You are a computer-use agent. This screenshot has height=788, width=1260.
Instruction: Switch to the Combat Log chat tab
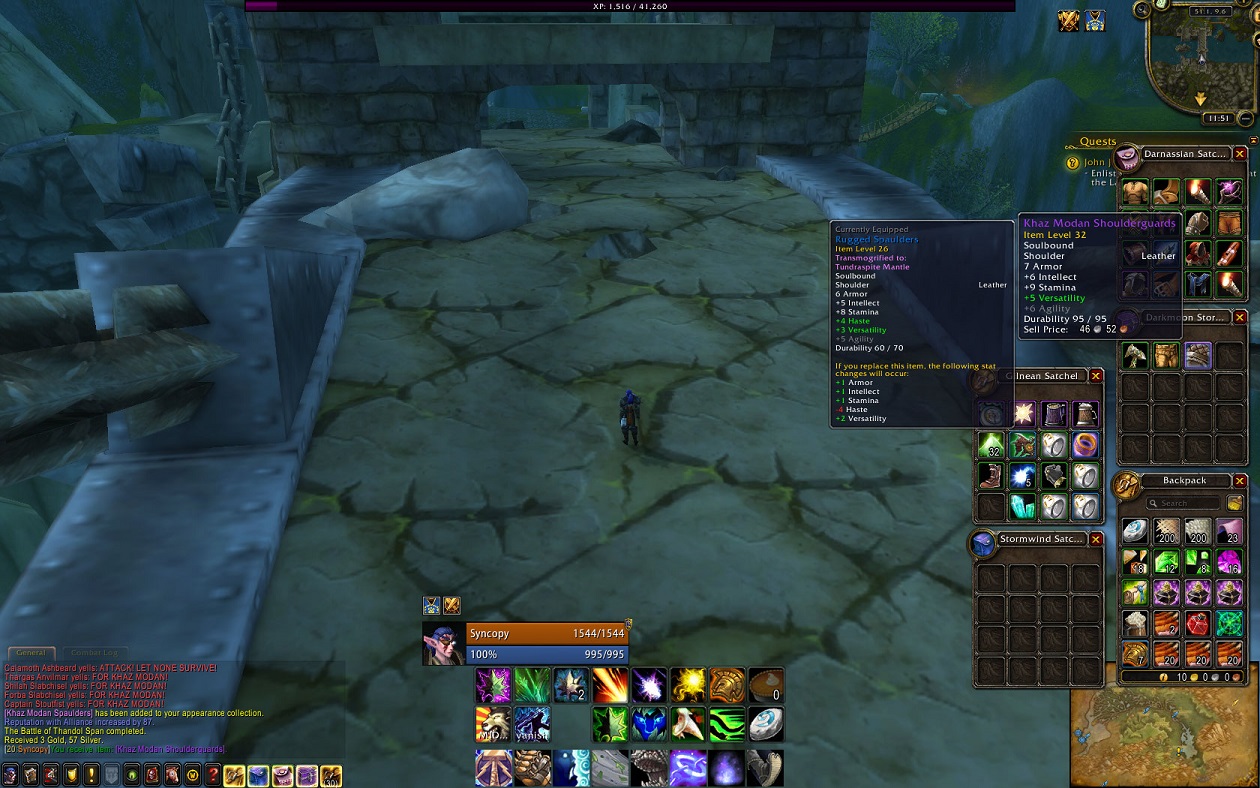pyautogui.click(x=93, y=652)
